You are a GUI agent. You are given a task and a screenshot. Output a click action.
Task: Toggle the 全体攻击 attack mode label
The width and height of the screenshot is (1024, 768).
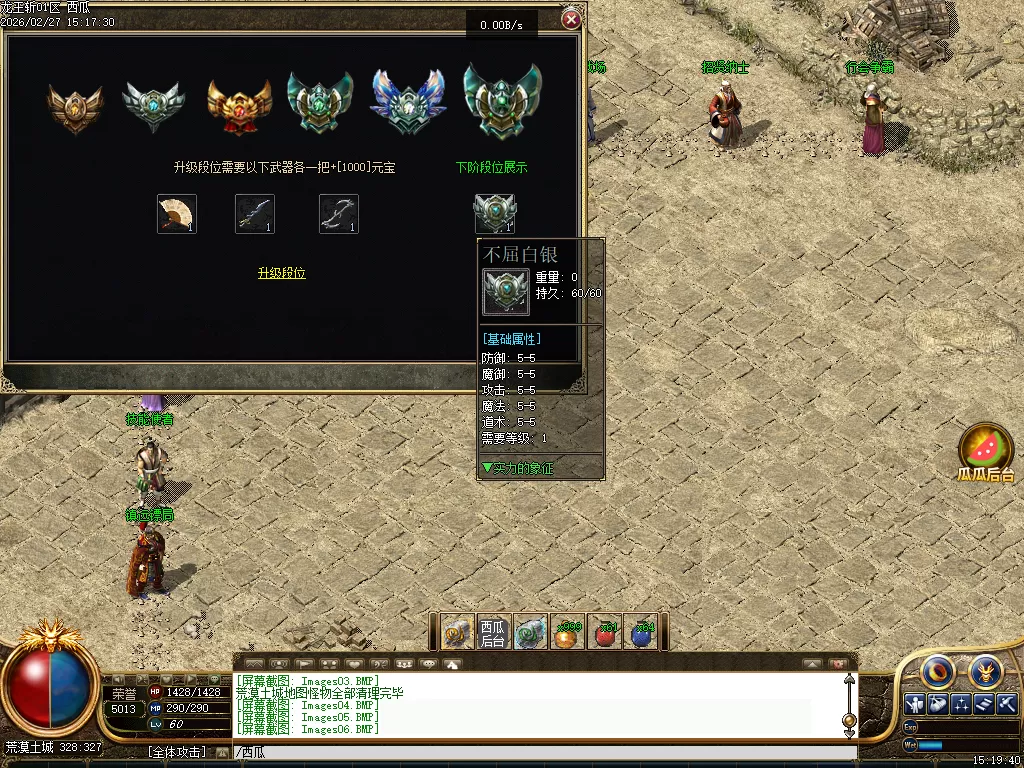tap(177, 752)
